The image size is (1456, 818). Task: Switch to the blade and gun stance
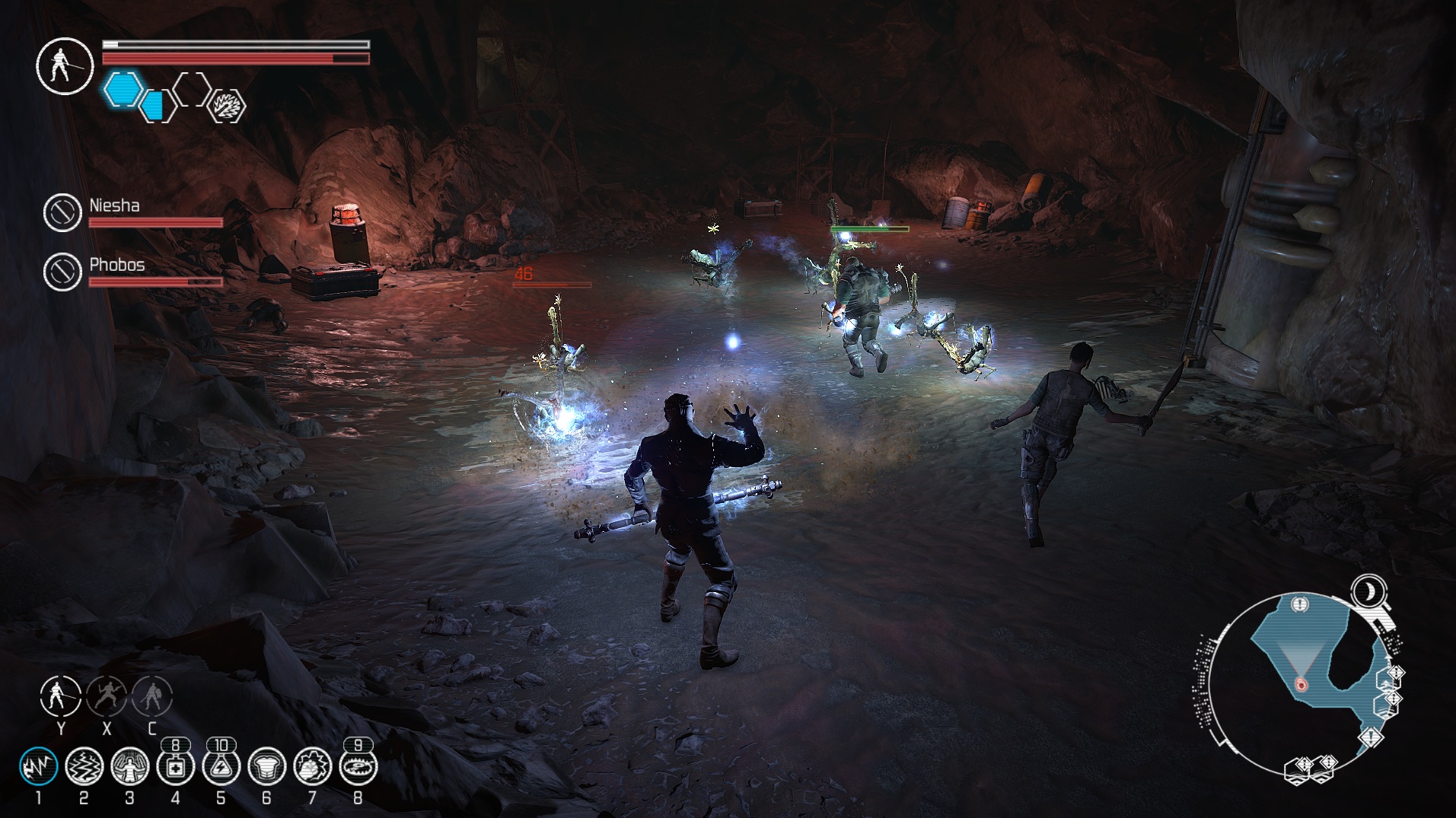[107, 695]
